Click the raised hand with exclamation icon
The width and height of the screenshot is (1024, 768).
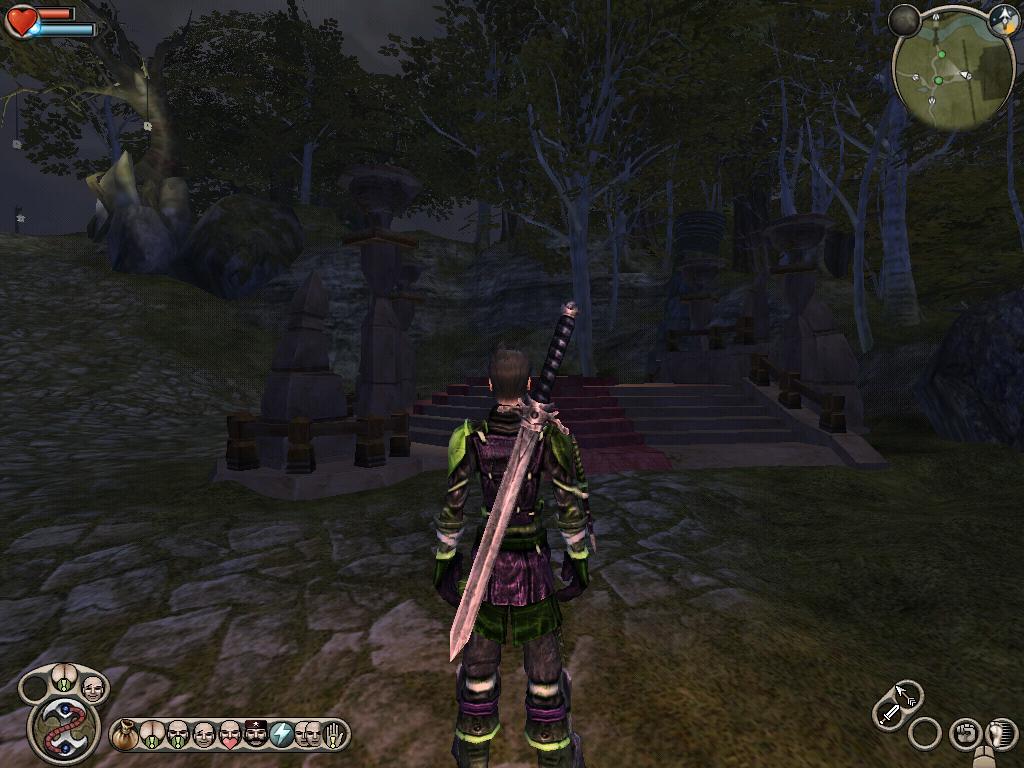point(333,736)
